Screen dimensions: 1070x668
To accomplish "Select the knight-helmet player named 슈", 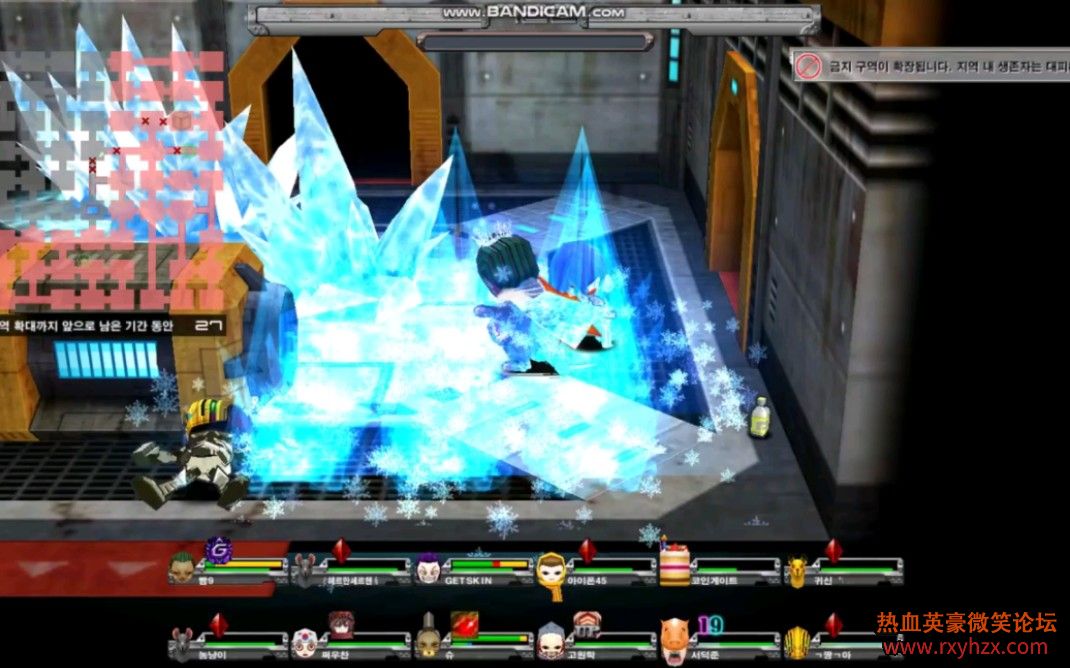I will pos(428,639).
